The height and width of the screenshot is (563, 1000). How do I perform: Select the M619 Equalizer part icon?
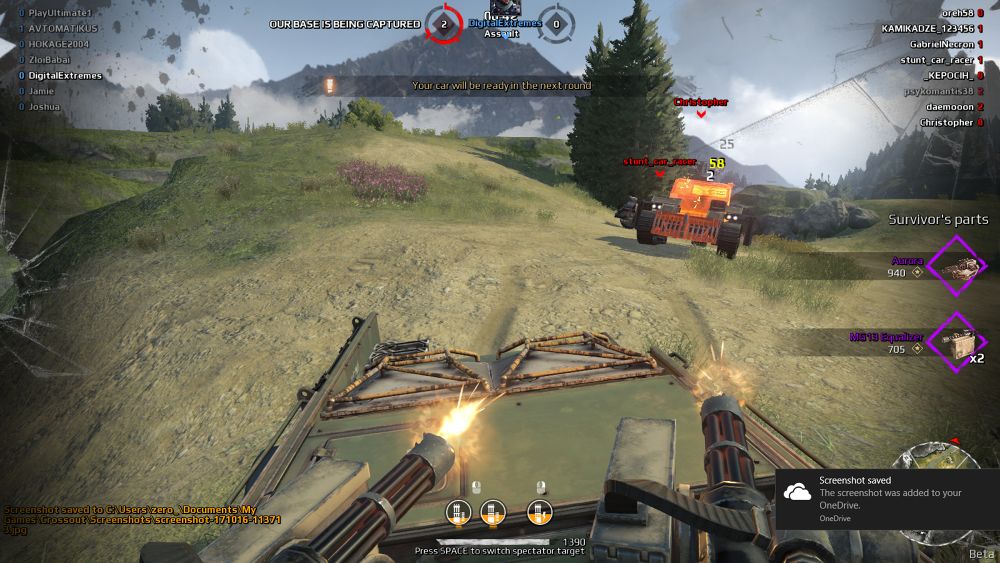coord(957,343)
